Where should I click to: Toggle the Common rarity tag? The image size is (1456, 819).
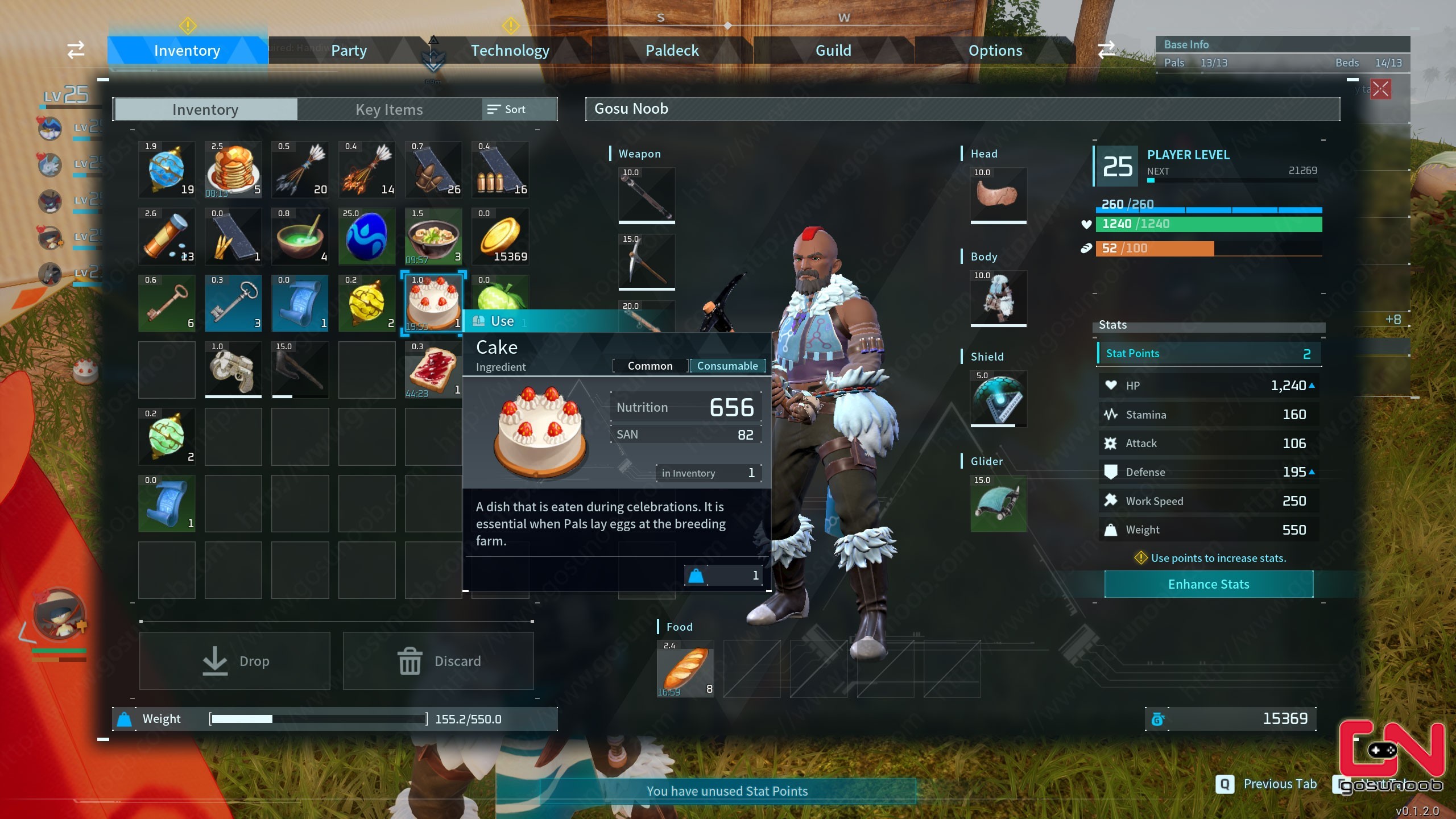coord(650,366)
